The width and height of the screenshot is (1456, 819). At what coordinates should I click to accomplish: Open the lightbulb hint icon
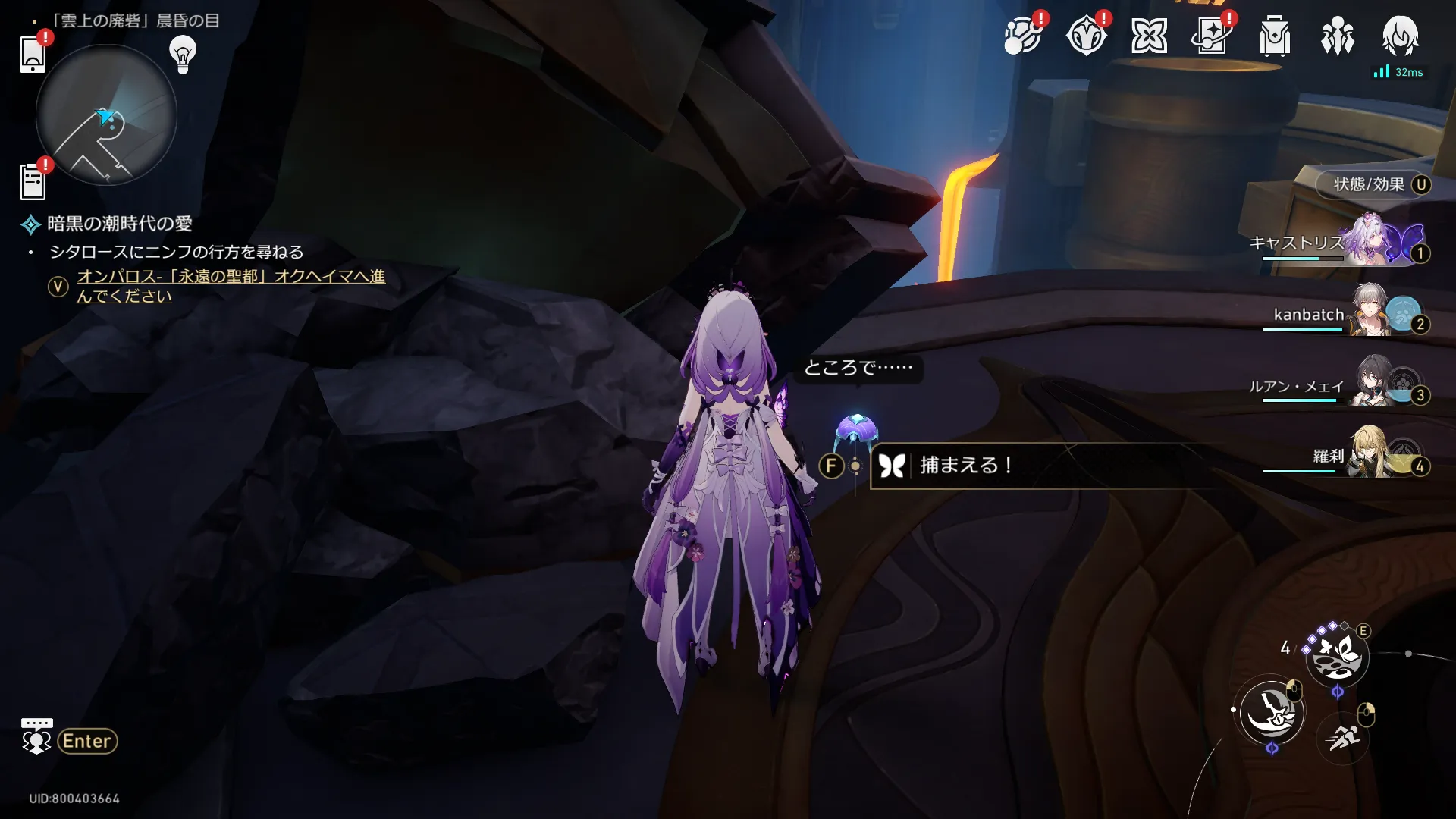(183, 54)
